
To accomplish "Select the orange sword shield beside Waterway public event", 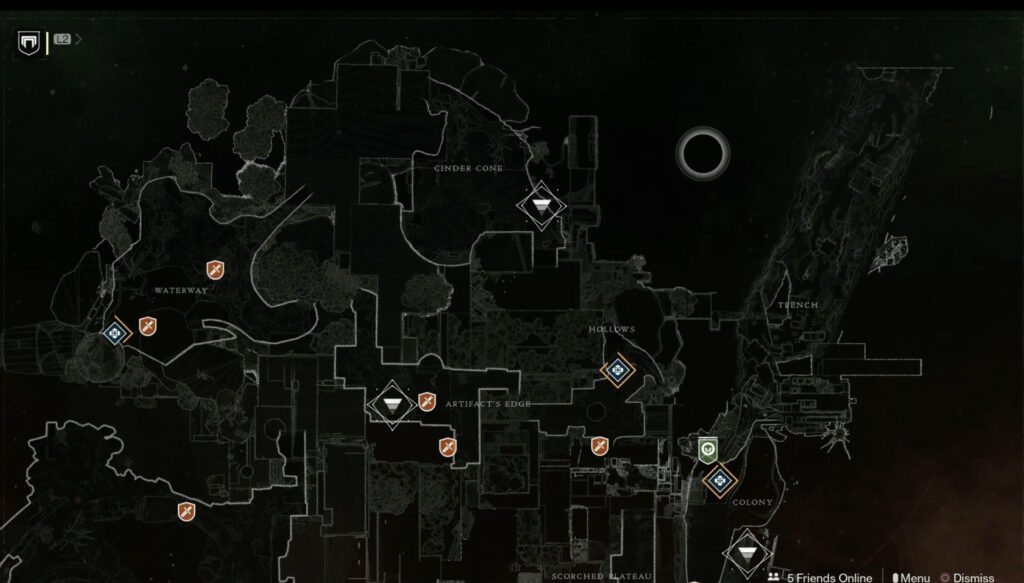I will click(147, 326).
